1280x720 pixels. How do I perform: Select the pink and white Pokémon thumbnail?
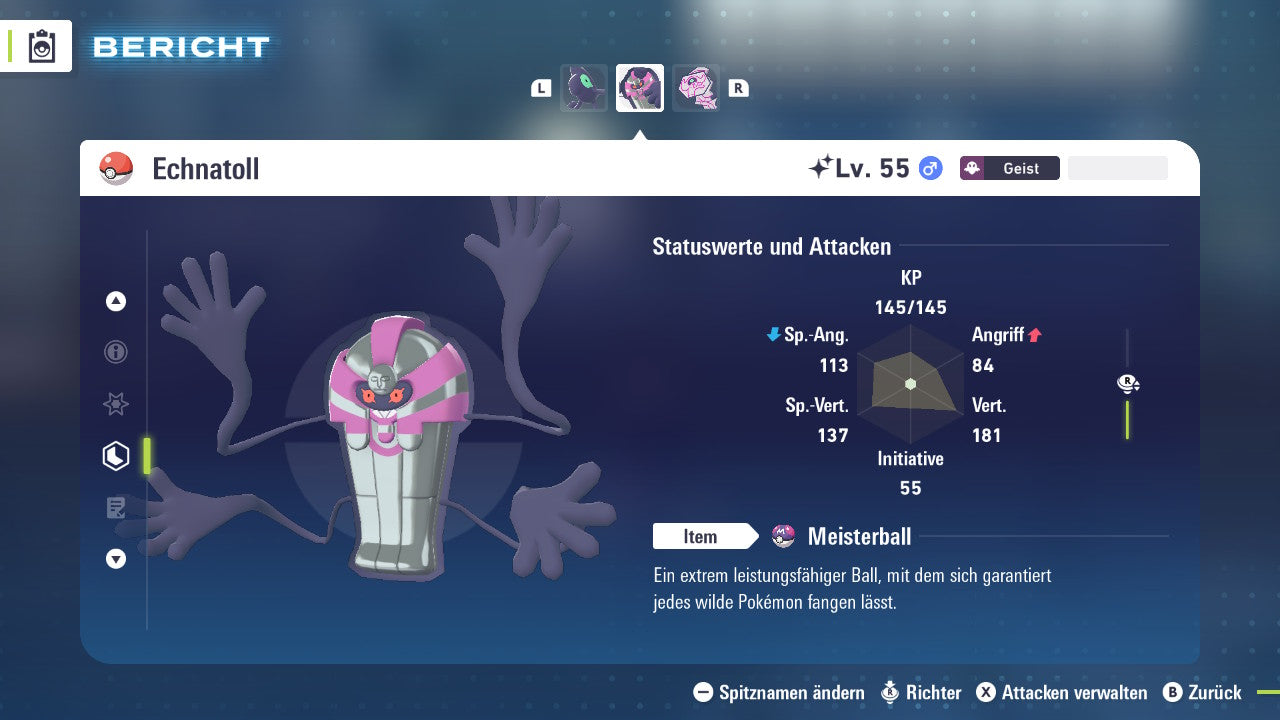[696, 88]
